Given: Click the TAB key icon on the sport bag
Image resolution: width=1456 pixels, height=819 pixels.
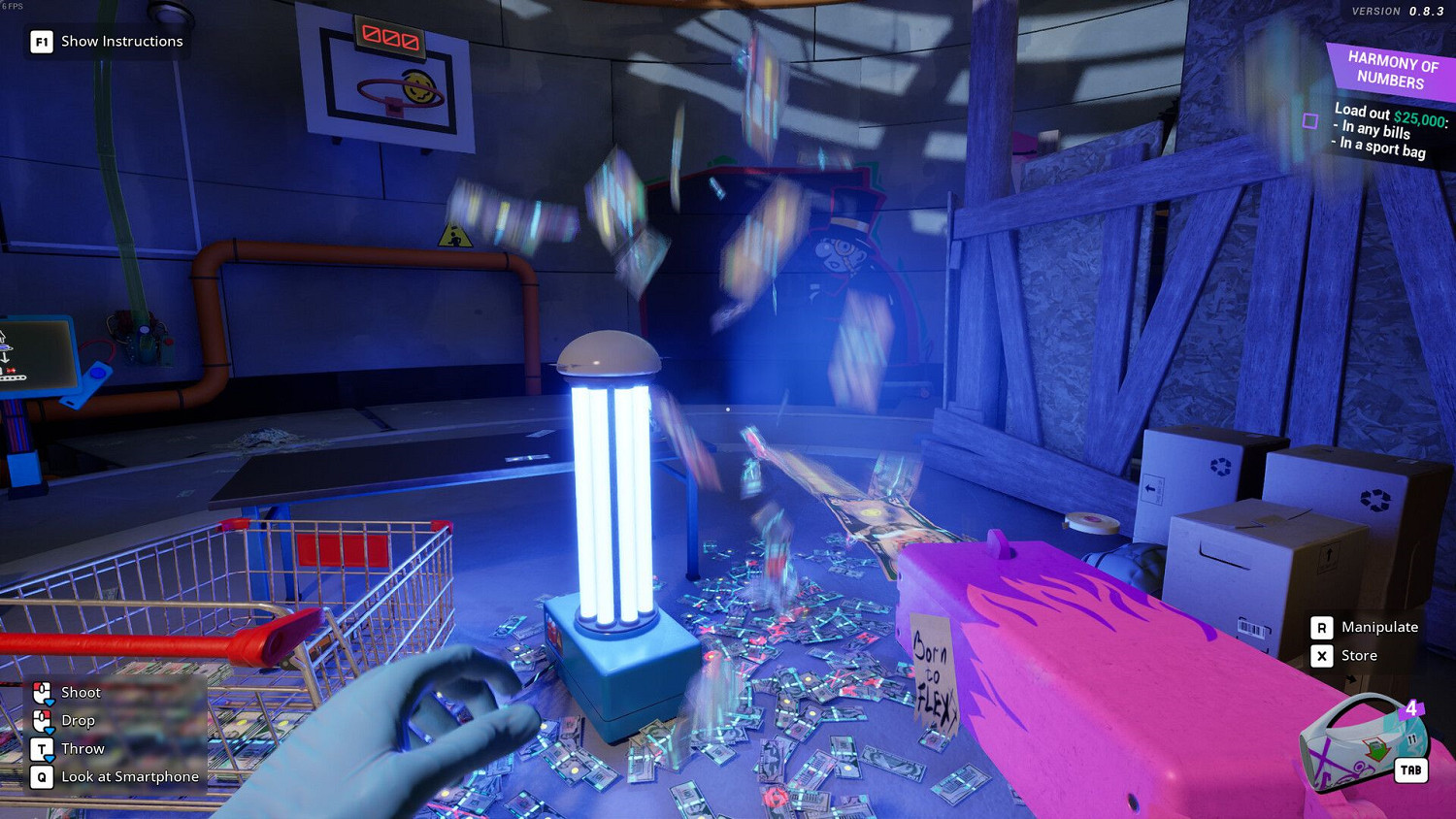Looking at the screenshot, I should tap(1409, 770).
